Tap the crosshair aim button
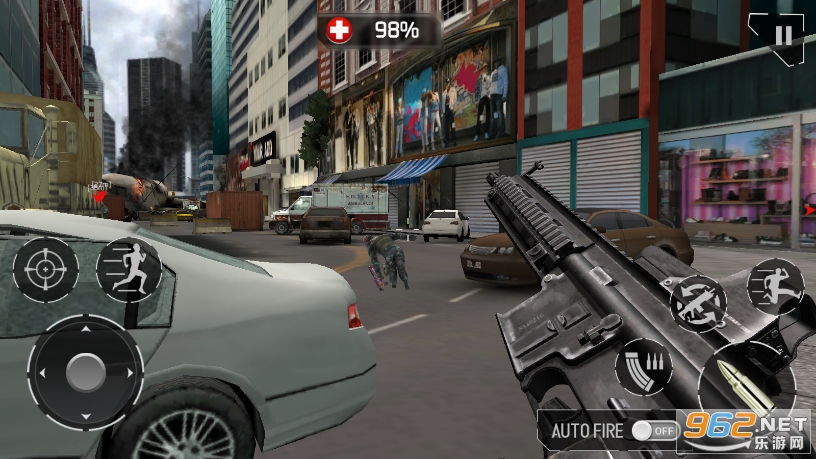This screenshot has height=459, width=816. click(45, 269)
